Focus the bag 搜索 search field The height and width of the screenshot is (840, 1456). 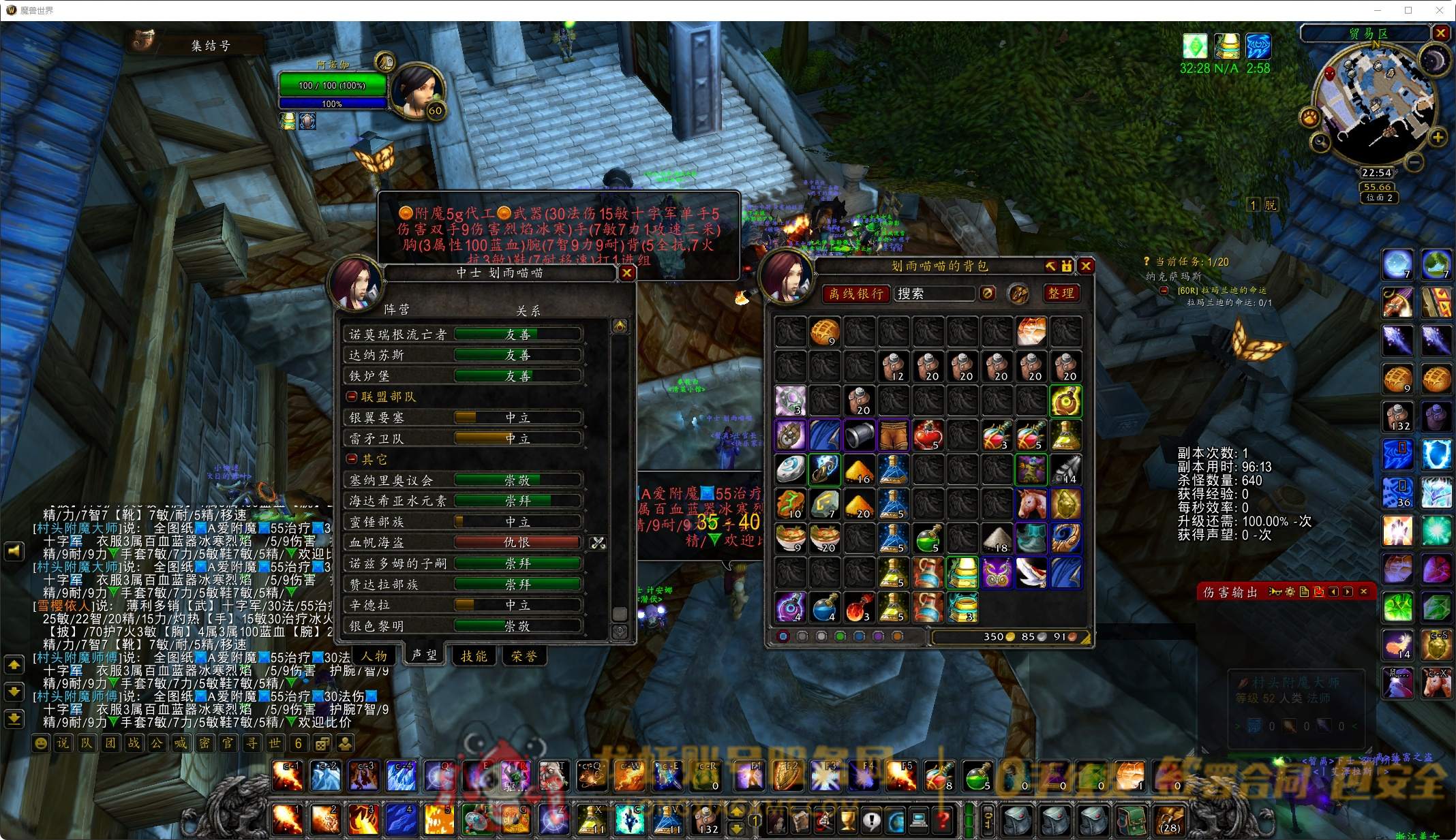(934, 294)
